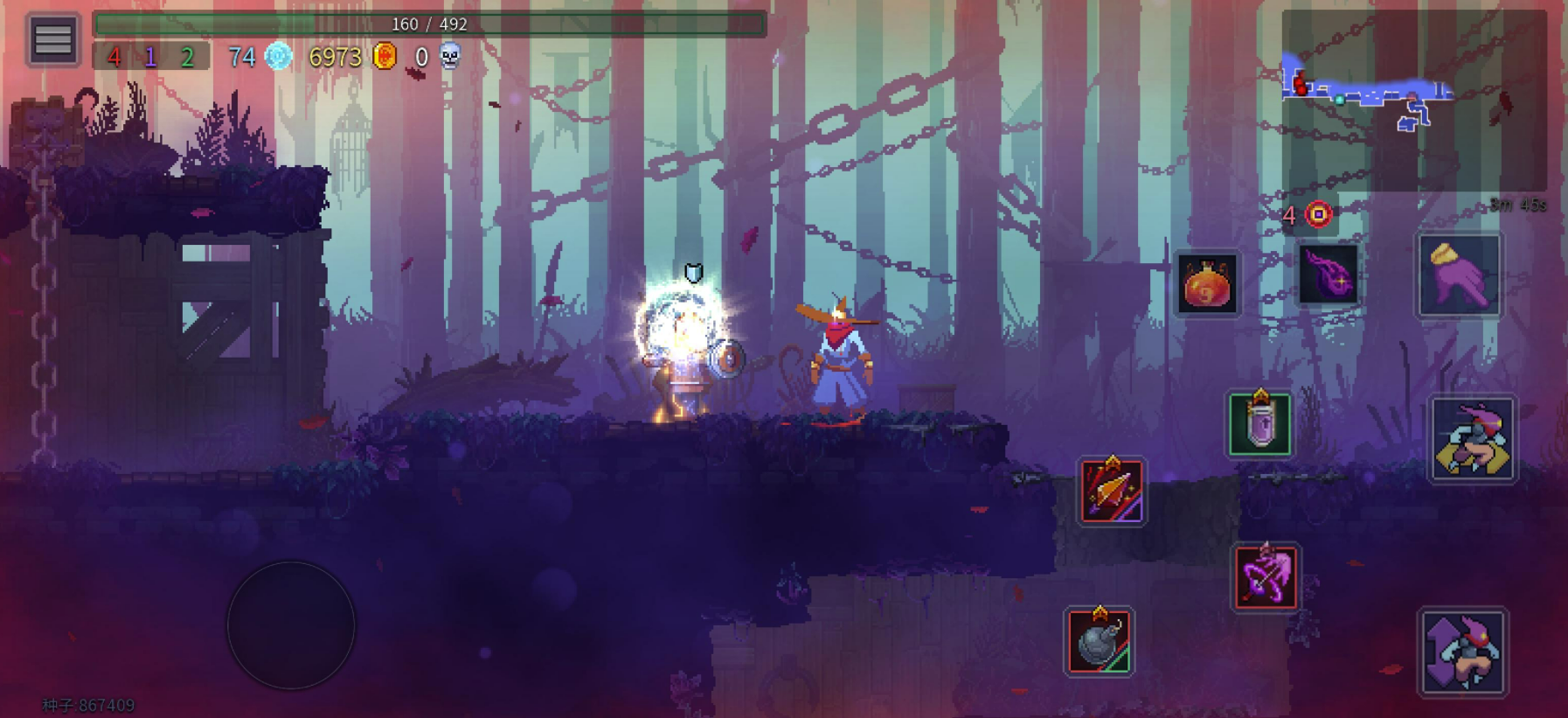The height and width of the screenshot is (718, 1568).
Task: Tap the purple pointing hand interact button
Action: tap(1459, 275)
